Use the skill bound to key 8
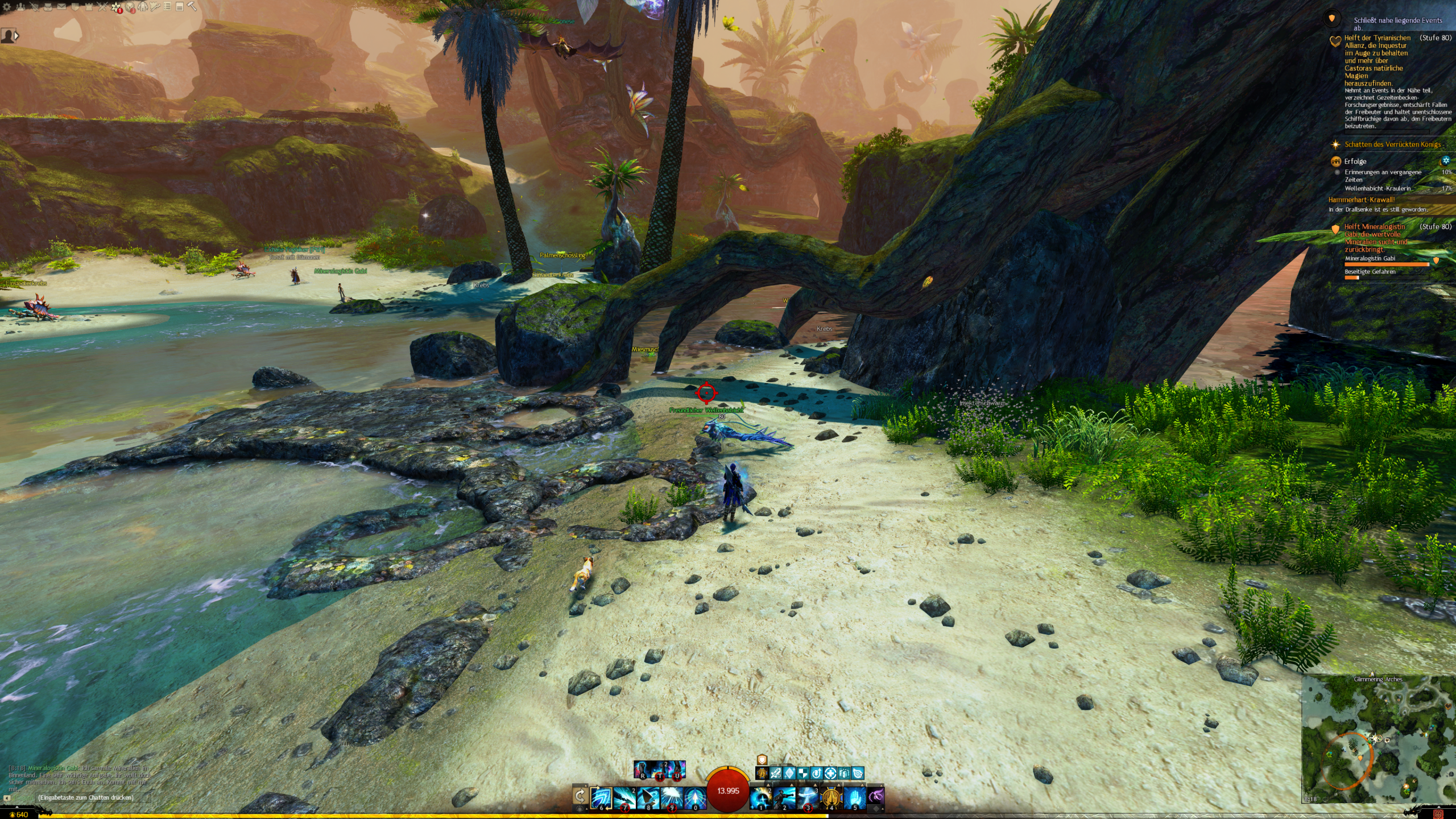The height and width of the screenshot is (819, 1456). click(x=648, y=797)
